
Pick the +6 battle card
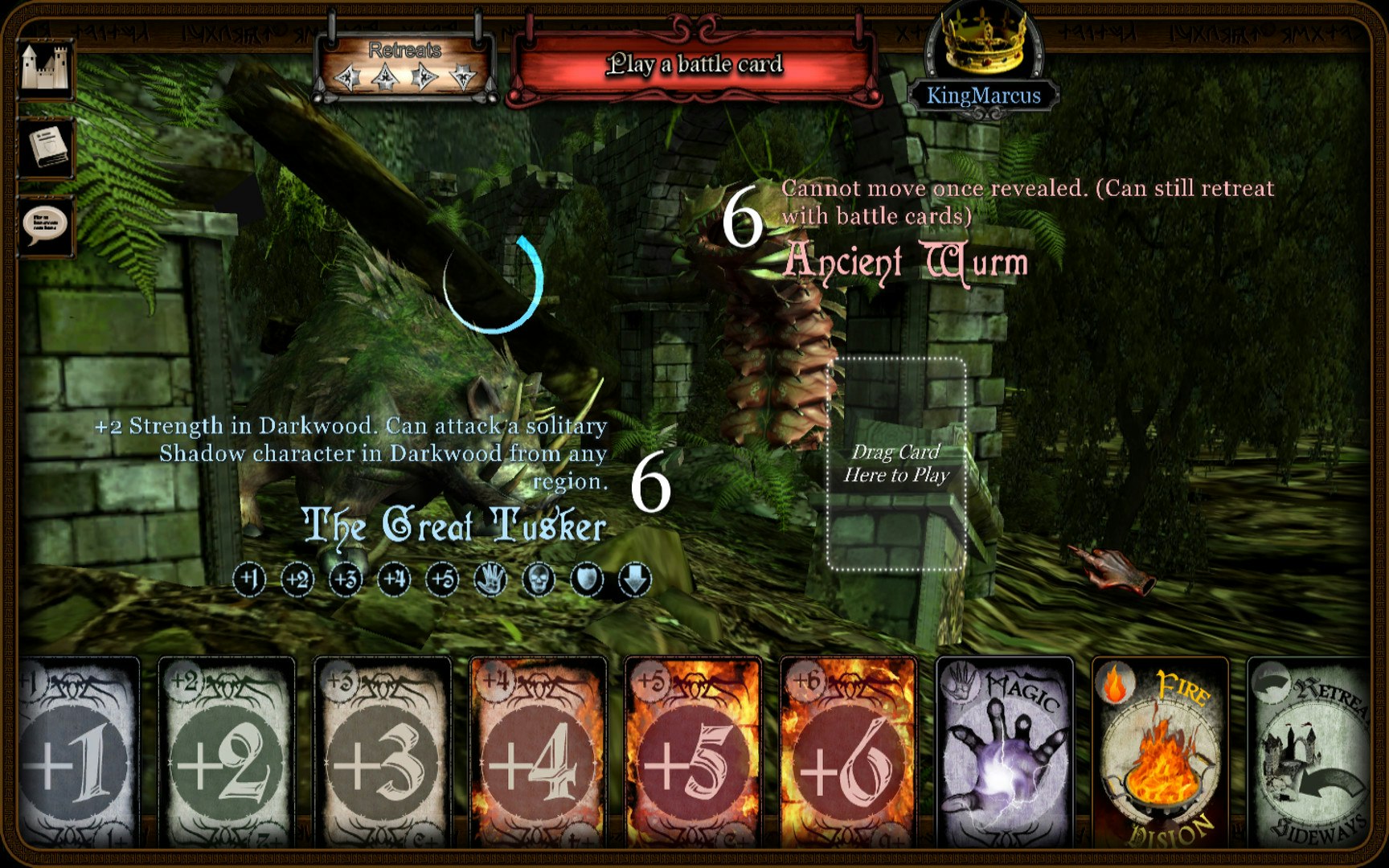848,754
